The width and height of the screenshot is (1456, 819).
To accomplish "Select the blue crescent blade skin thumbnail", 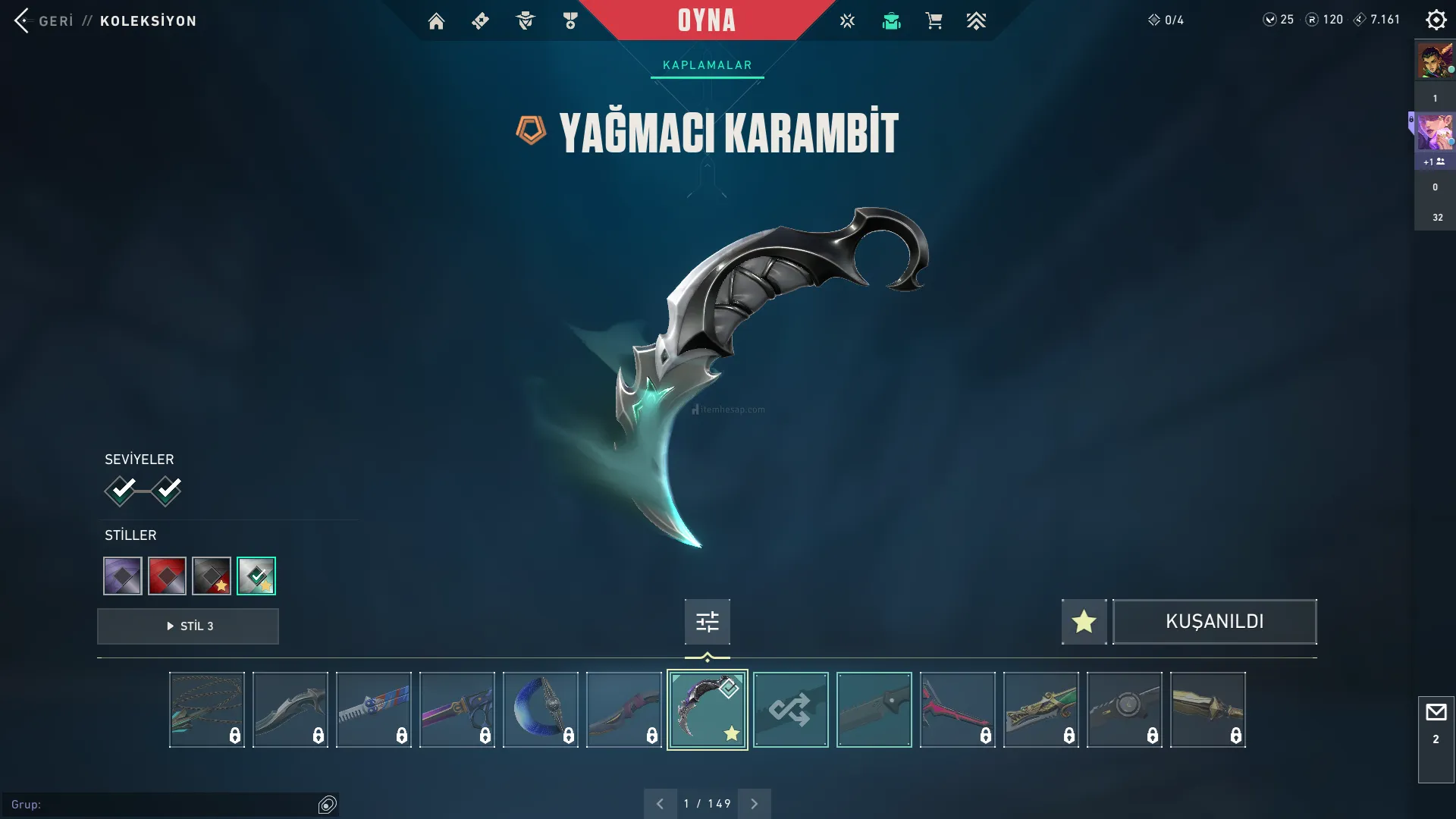I will tap(540, 710).
